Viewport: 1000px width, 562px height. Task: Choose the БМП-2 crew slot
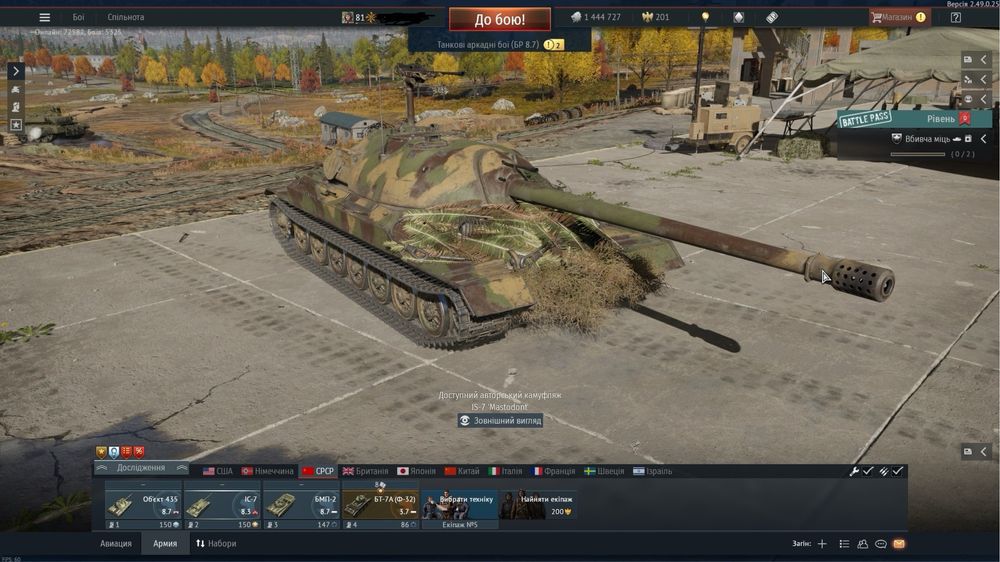[301, 505]
